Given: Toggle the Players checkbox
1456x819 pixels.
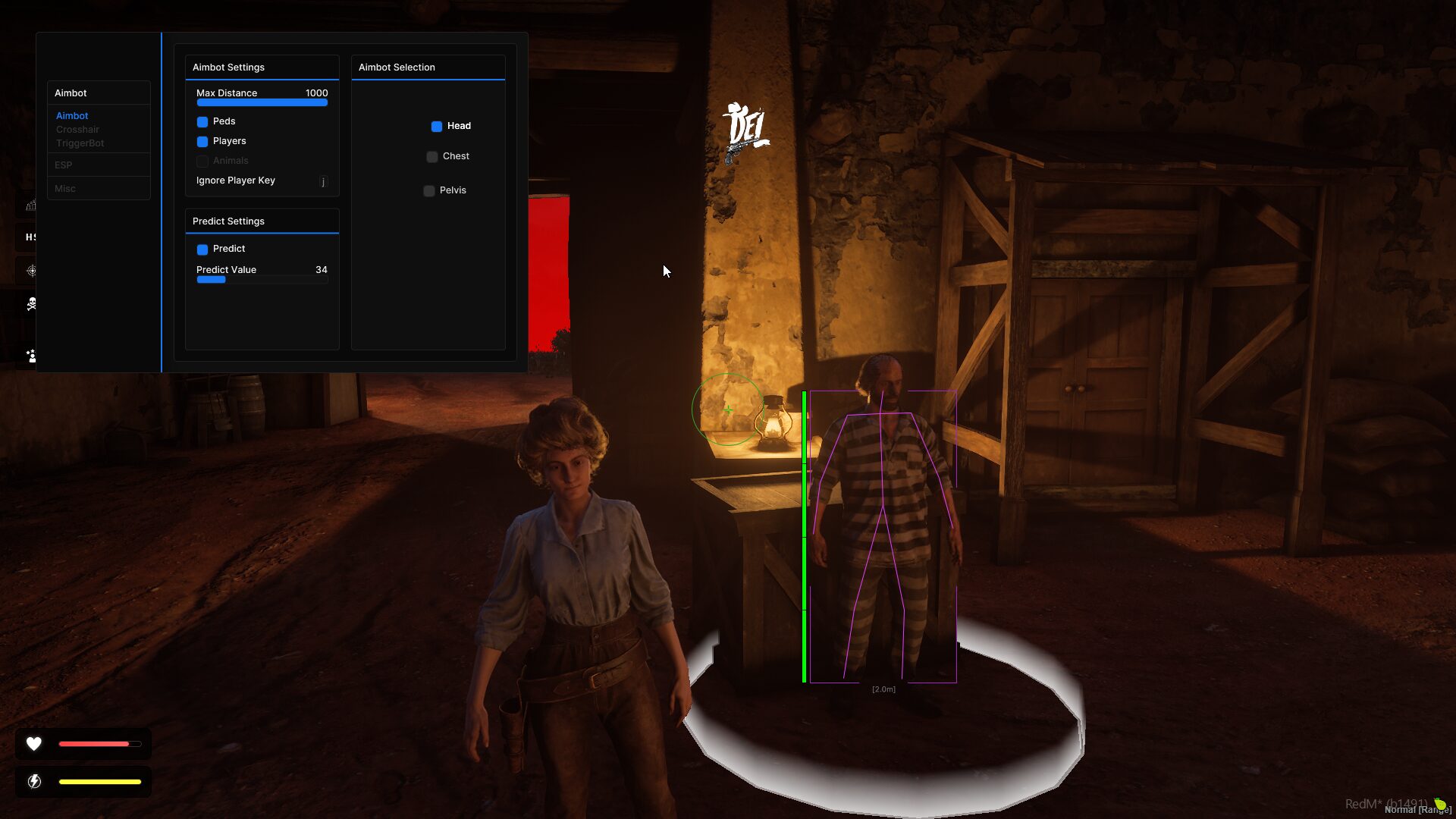Looking at the screenshot, I should (202, 142).
